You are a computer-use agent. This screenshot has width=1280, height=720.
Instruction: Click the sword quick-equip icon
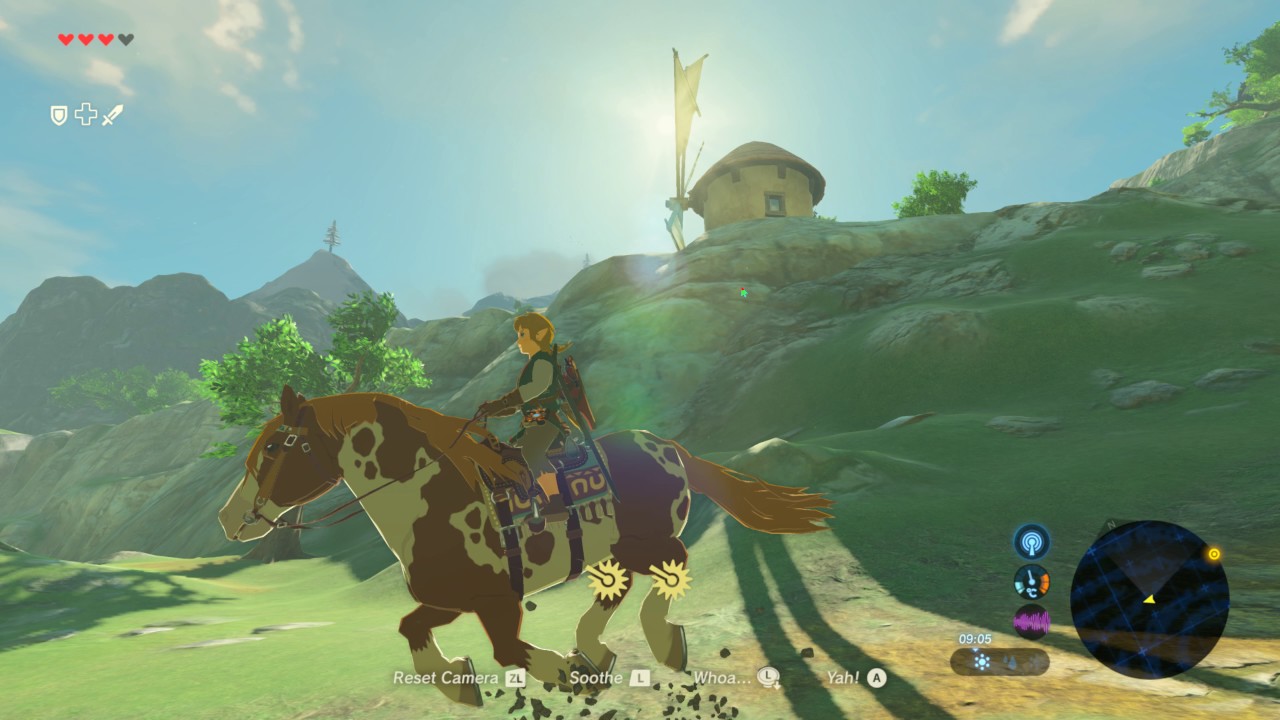pos(112,115)
